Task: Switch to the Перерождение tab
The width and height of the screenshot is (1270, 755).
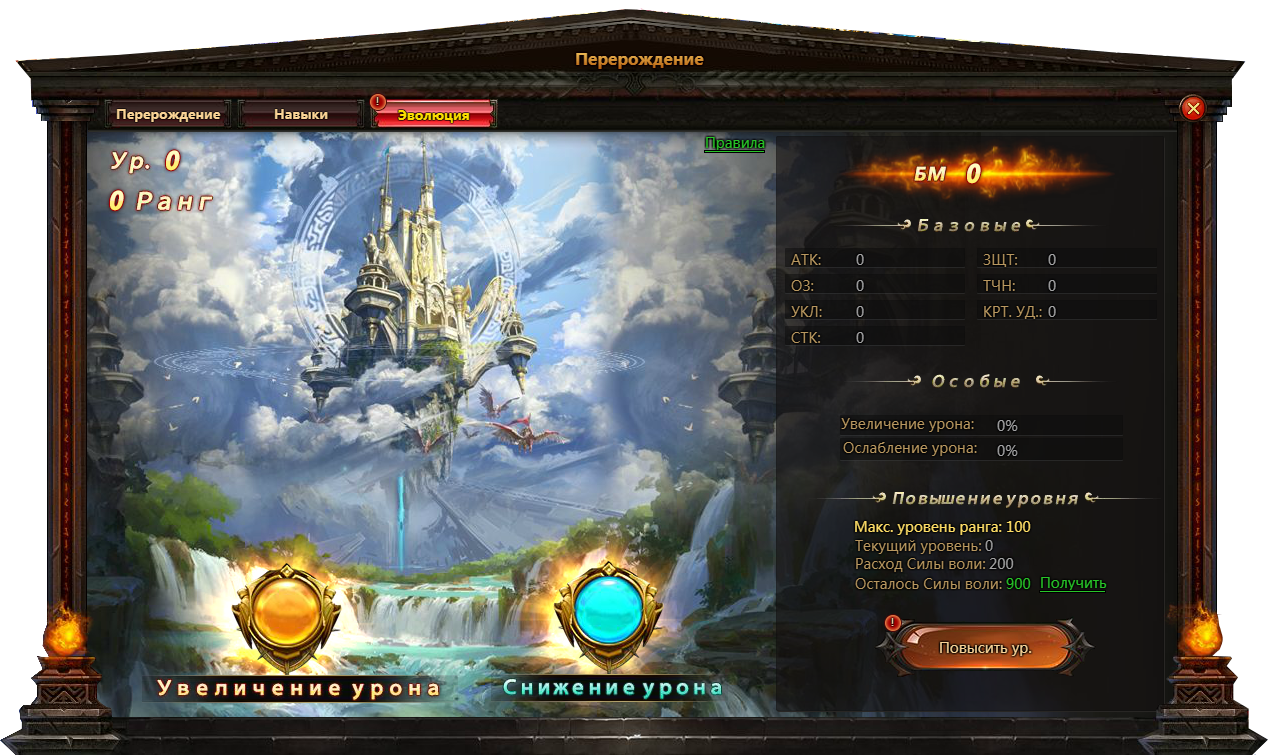Action: [x=168, y=115]
